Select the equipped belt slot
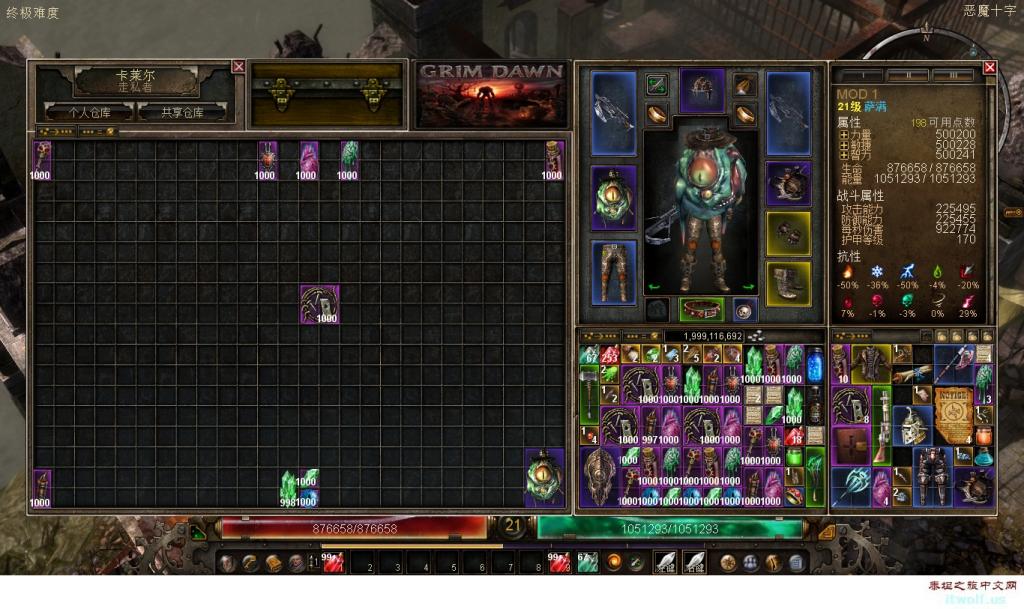The height and width of the screenshot is (609, 1024). coord(701,309)
